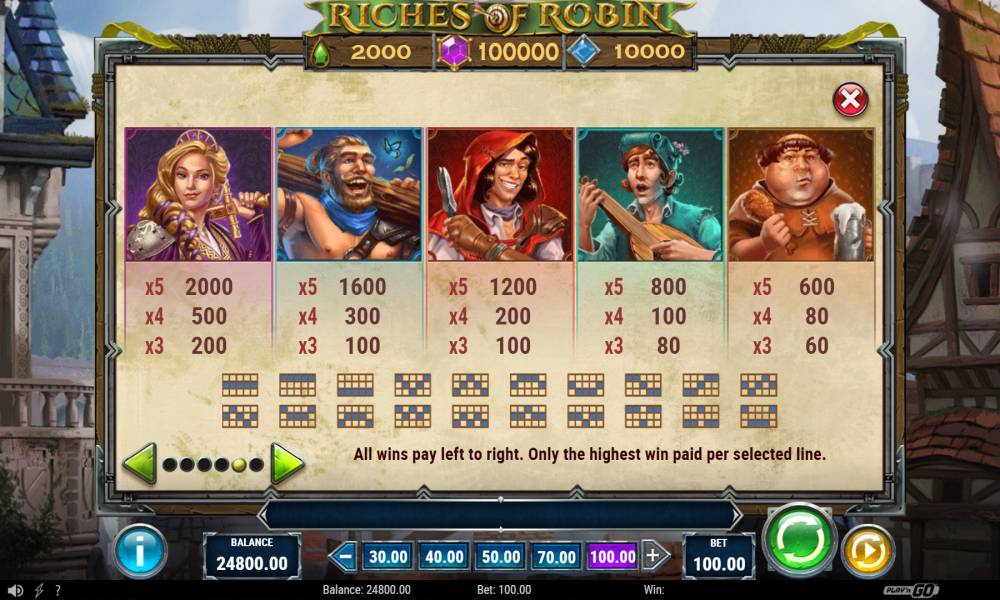Set the bet to 50.00
The image size is (1000, 600).
[500, 556]
